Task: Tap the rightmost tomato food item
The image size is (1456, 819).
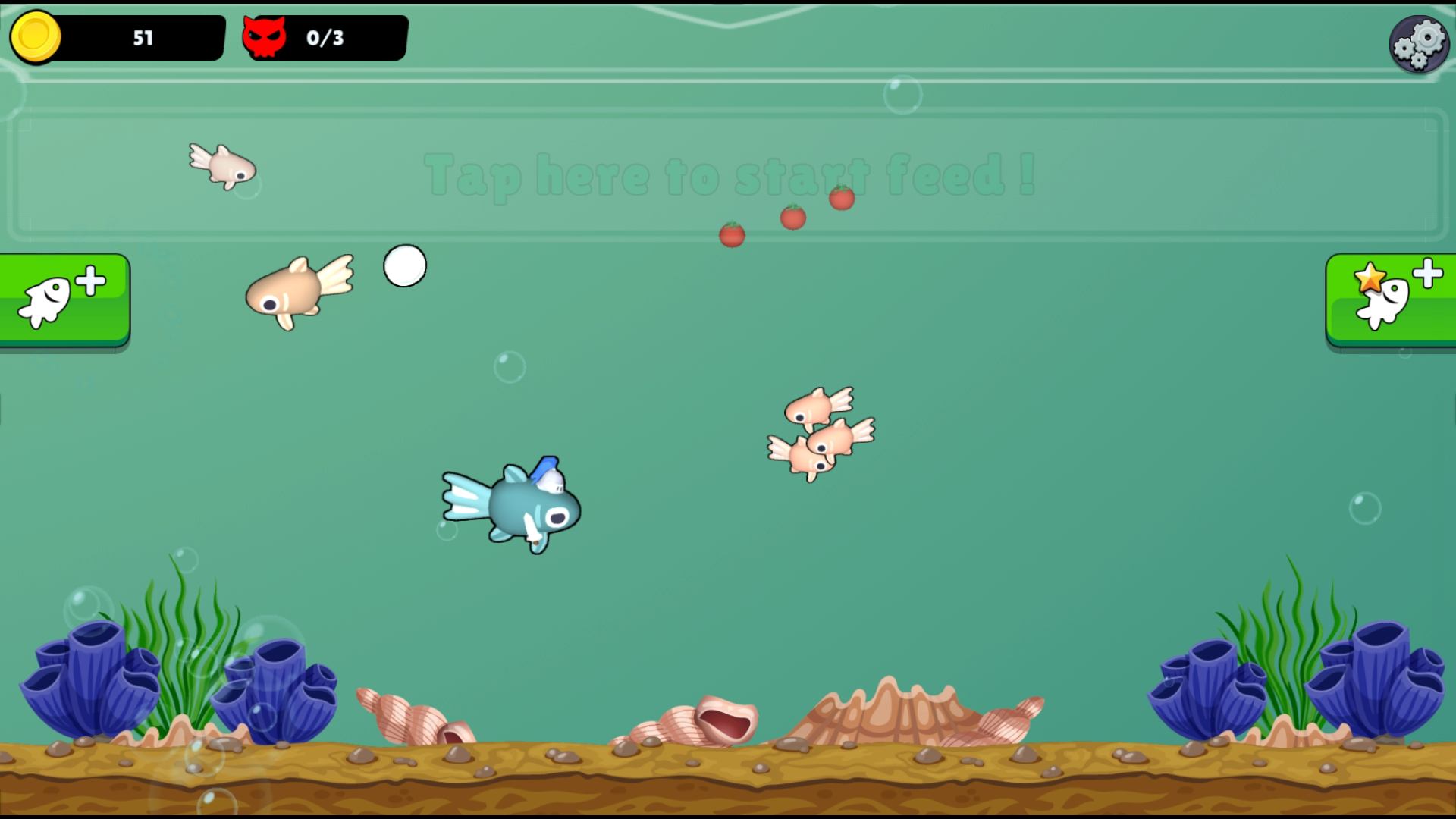Action: [840, 198]
